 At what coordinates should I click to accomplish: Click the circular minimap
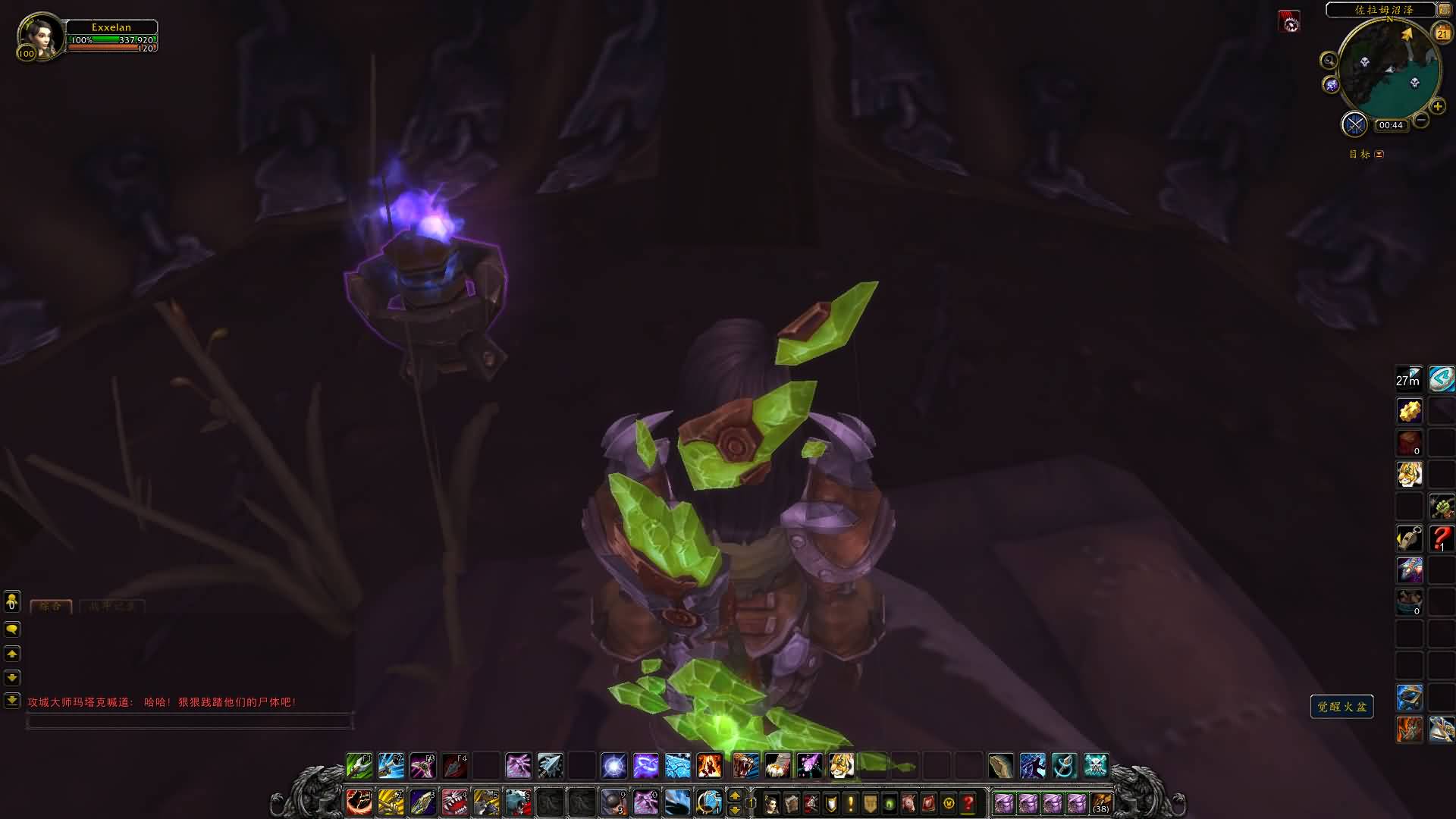coord(1389,68)
